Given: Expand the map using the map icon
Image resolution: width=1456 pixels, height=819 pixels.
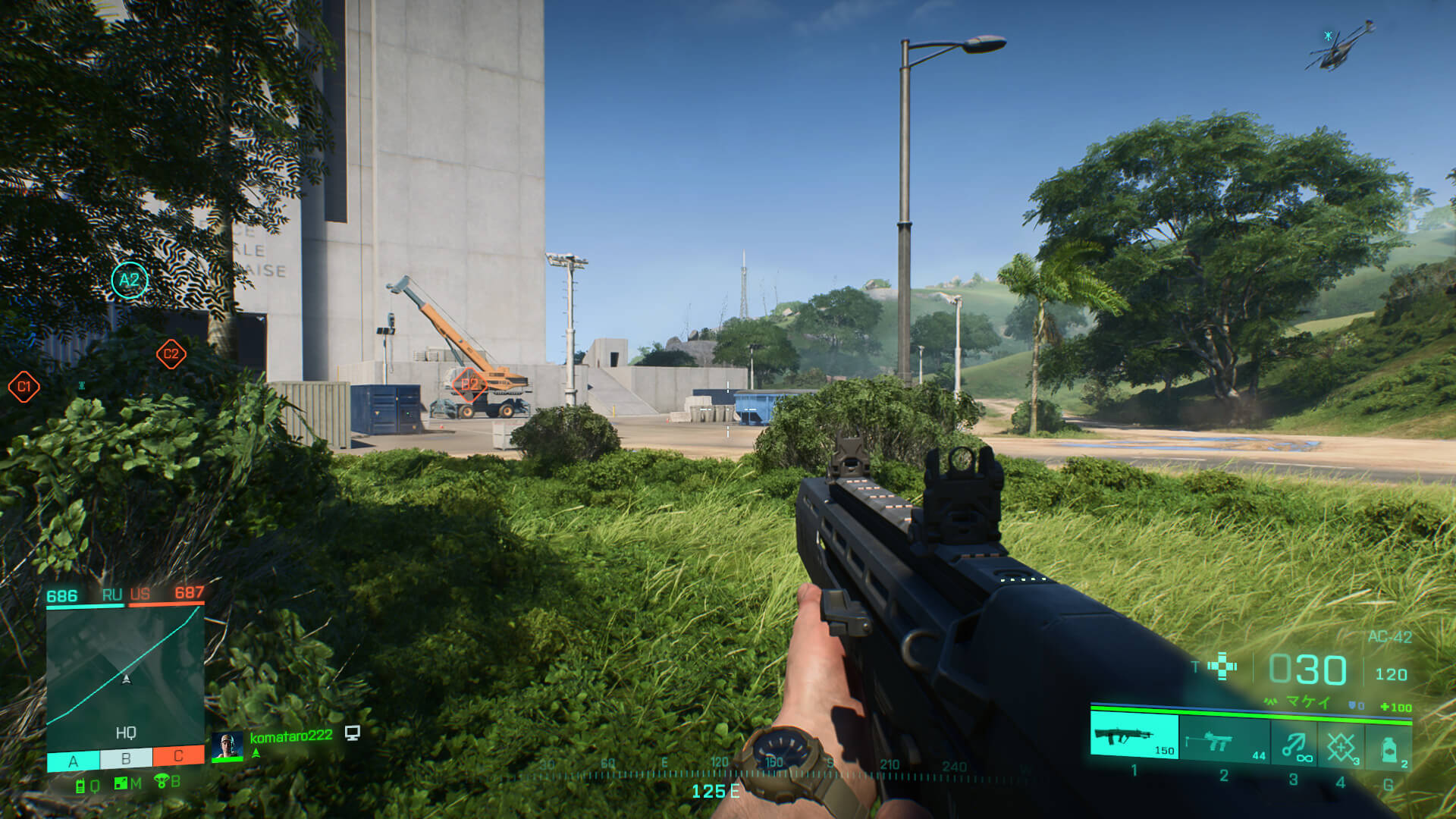Looking at the screenshot, I should (121, 783).
